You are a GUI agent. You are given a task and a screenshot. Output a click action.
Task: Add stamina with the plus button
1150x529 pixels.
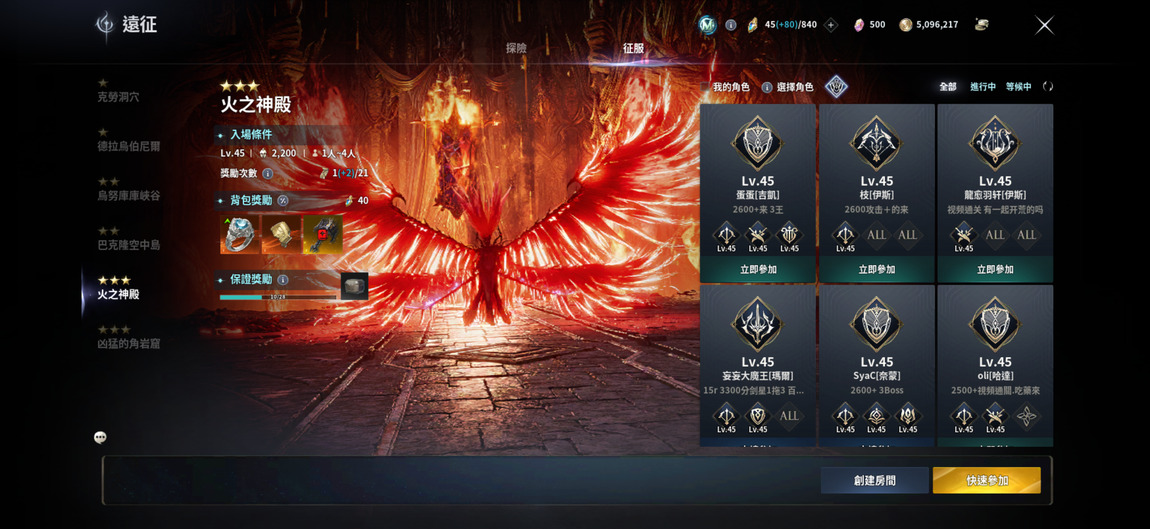point(830,25)
